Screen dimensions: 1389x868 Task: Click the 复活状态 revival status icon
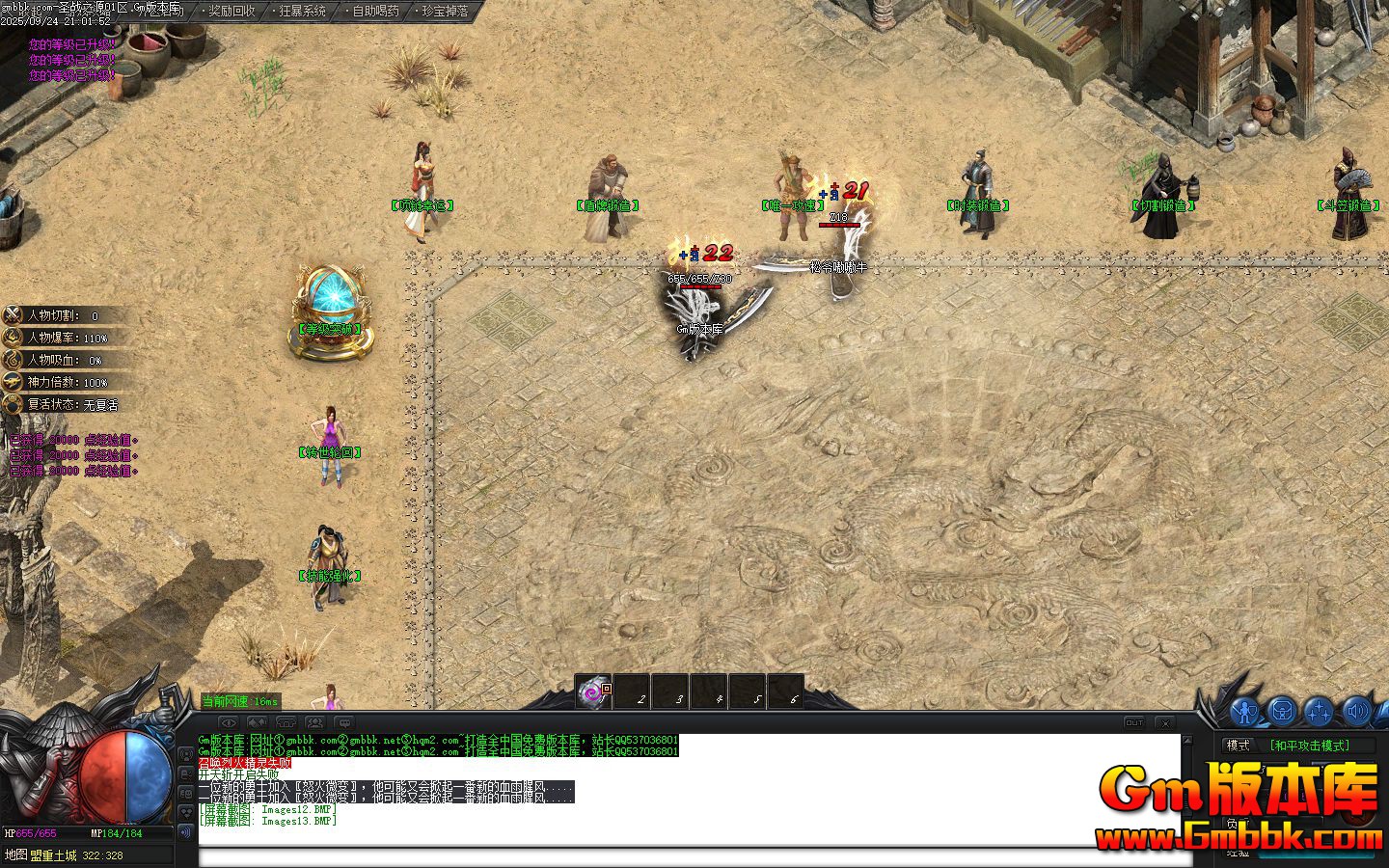(14, 404)
